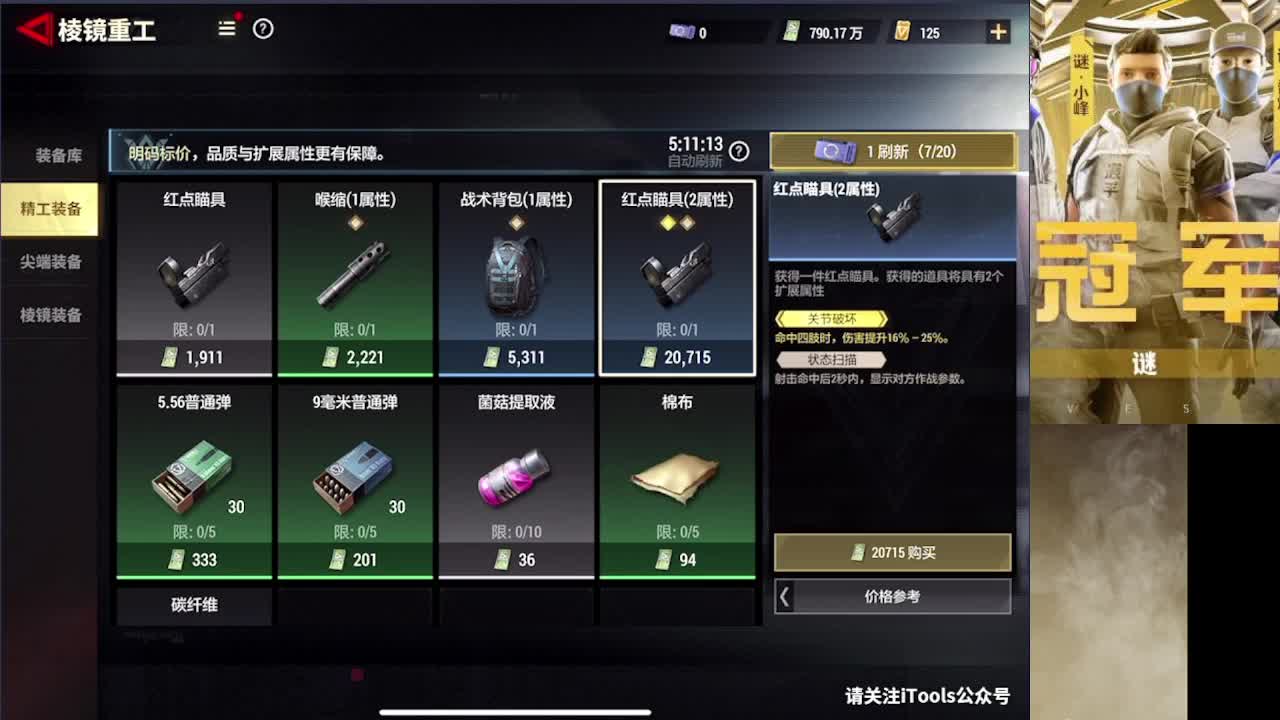Switch to the 装备库 tab
The width and height of the screenshot is (1280, 720).
pos(48,156)
